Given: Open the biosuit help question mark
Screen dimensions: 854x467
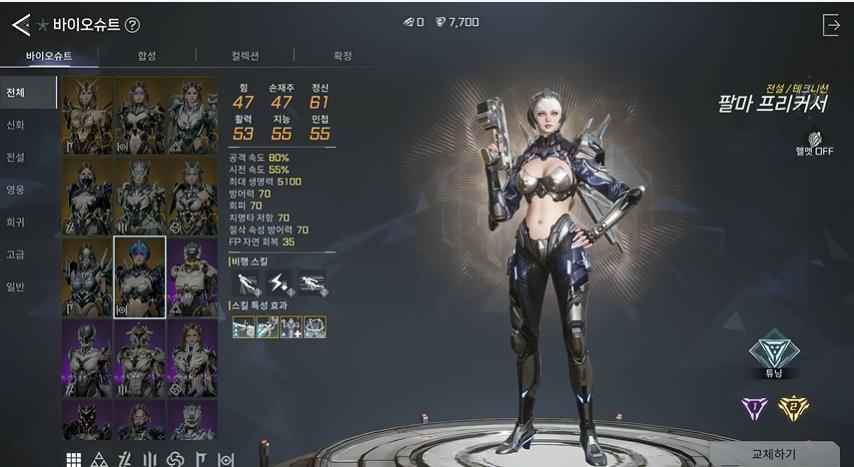Looking at the screenshot, I should click(x=133, y=25).
